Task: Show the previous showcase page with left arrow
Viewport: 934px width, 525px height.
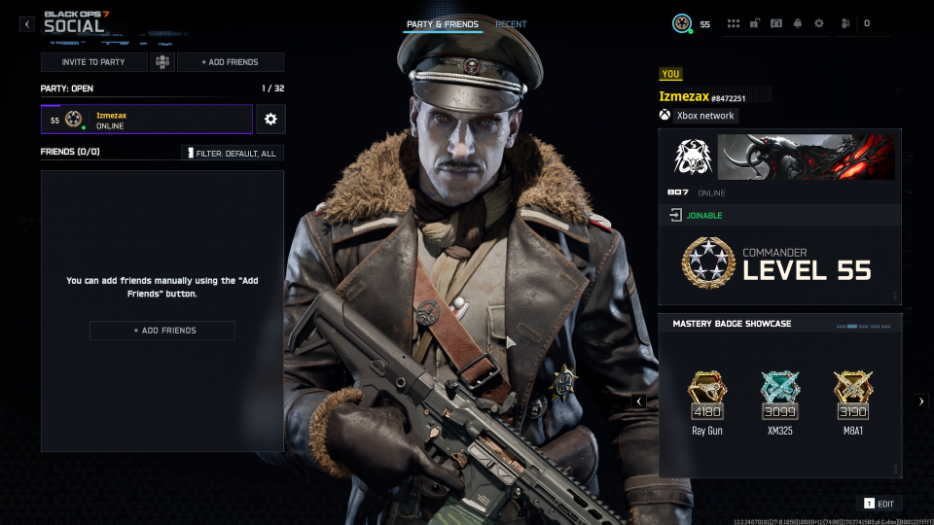Action: pos(640,401)
